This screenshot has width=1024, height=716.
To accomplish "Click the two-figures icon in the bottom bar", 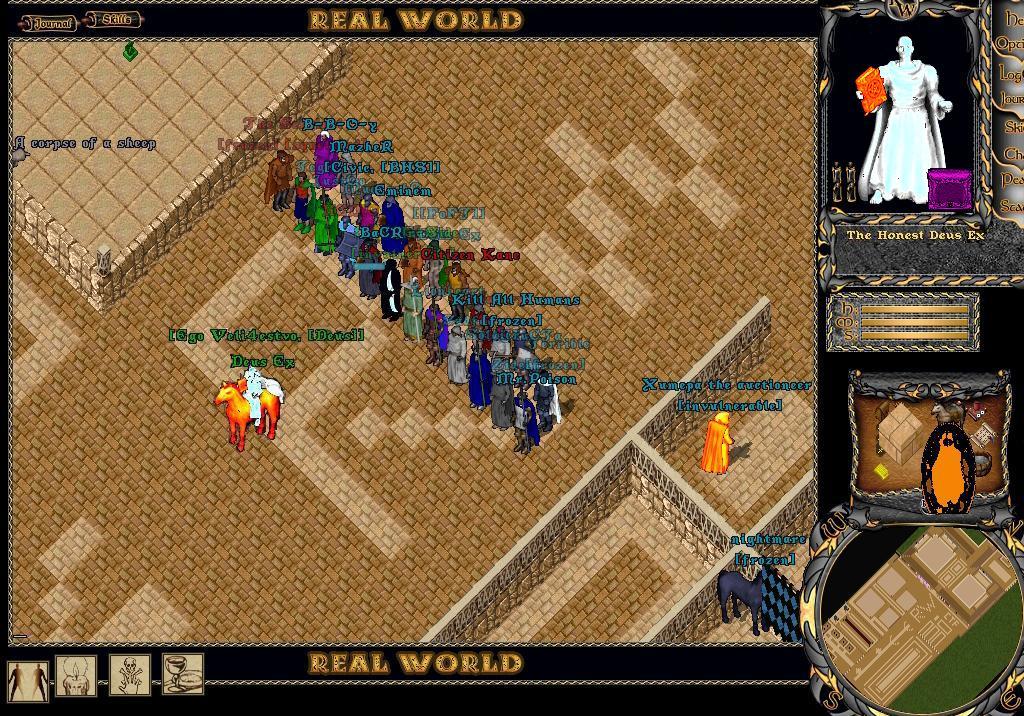I will [x=27, y=679].
